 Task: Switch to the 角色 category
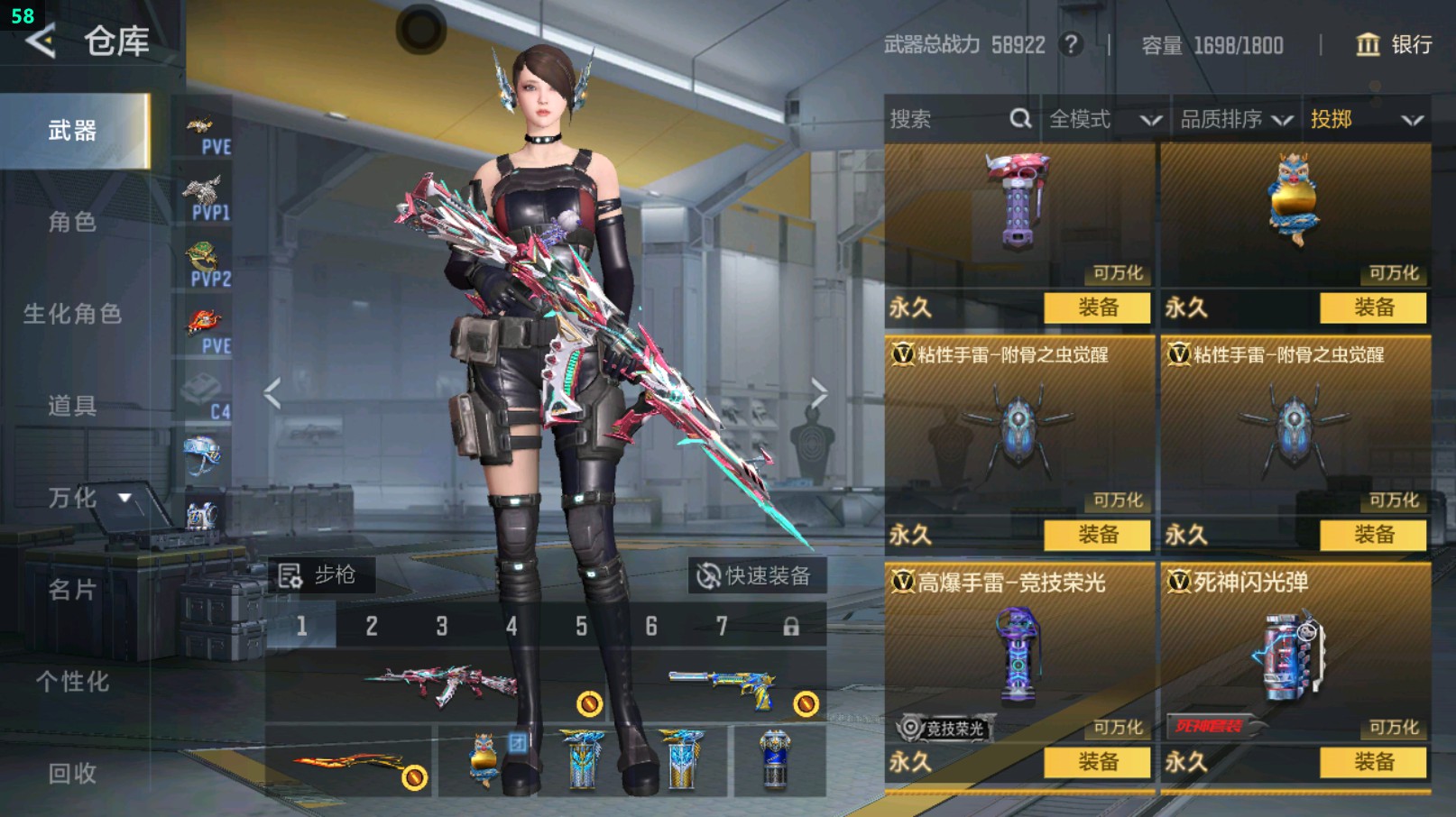(x=72, y=222)
